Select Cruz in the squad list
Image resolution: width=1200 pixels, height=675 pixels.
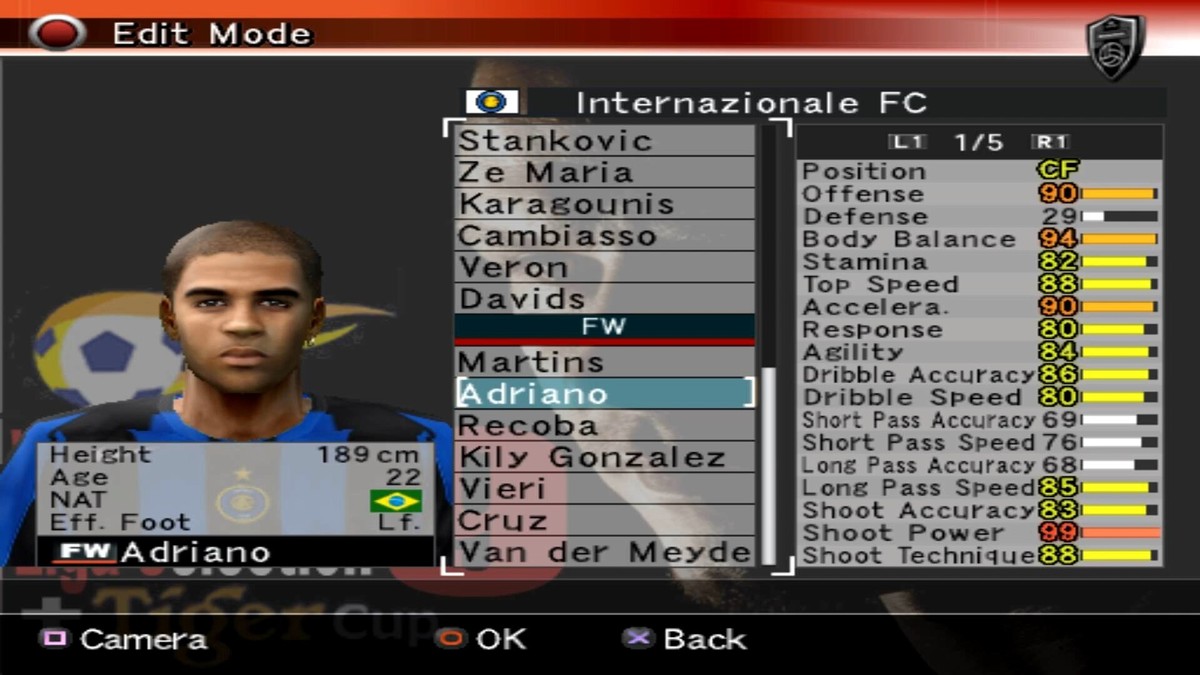point(604,521)
